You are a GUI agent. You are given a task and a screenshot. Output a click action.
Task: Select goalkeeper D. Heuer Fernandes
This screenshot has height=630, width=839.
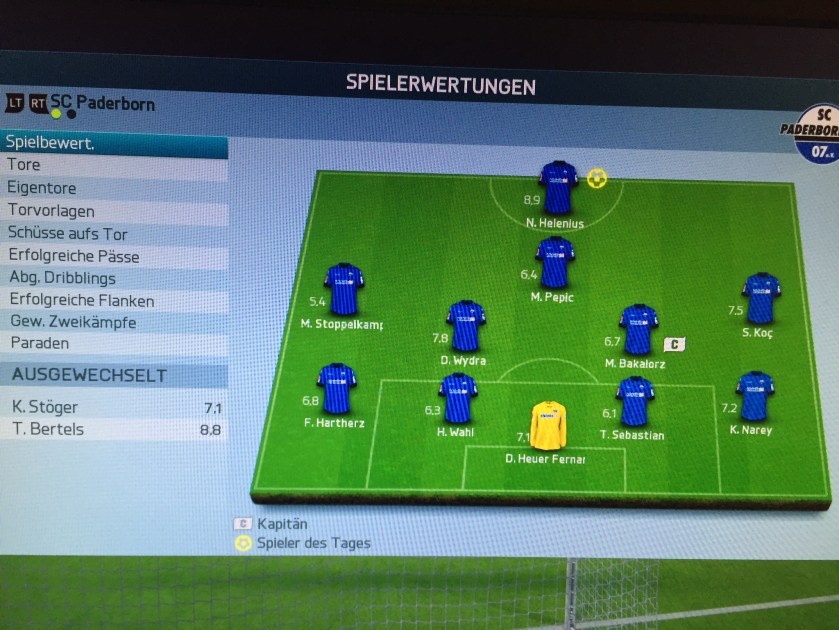click(x=548, y=426)
